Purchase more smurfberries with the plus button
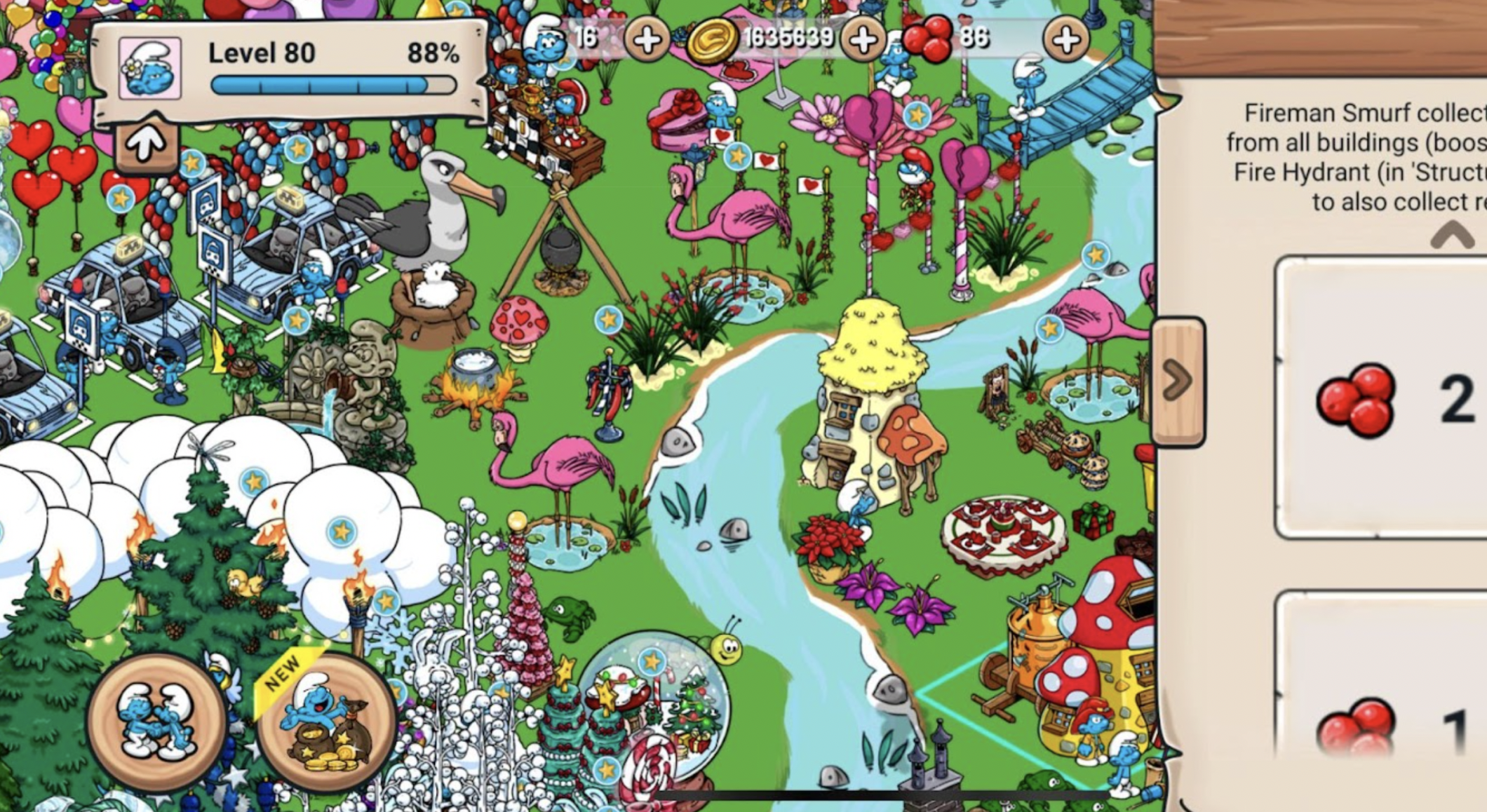Image resolution: width=1487 pixels, height=812 pixels. click(x=1065, y=40)
